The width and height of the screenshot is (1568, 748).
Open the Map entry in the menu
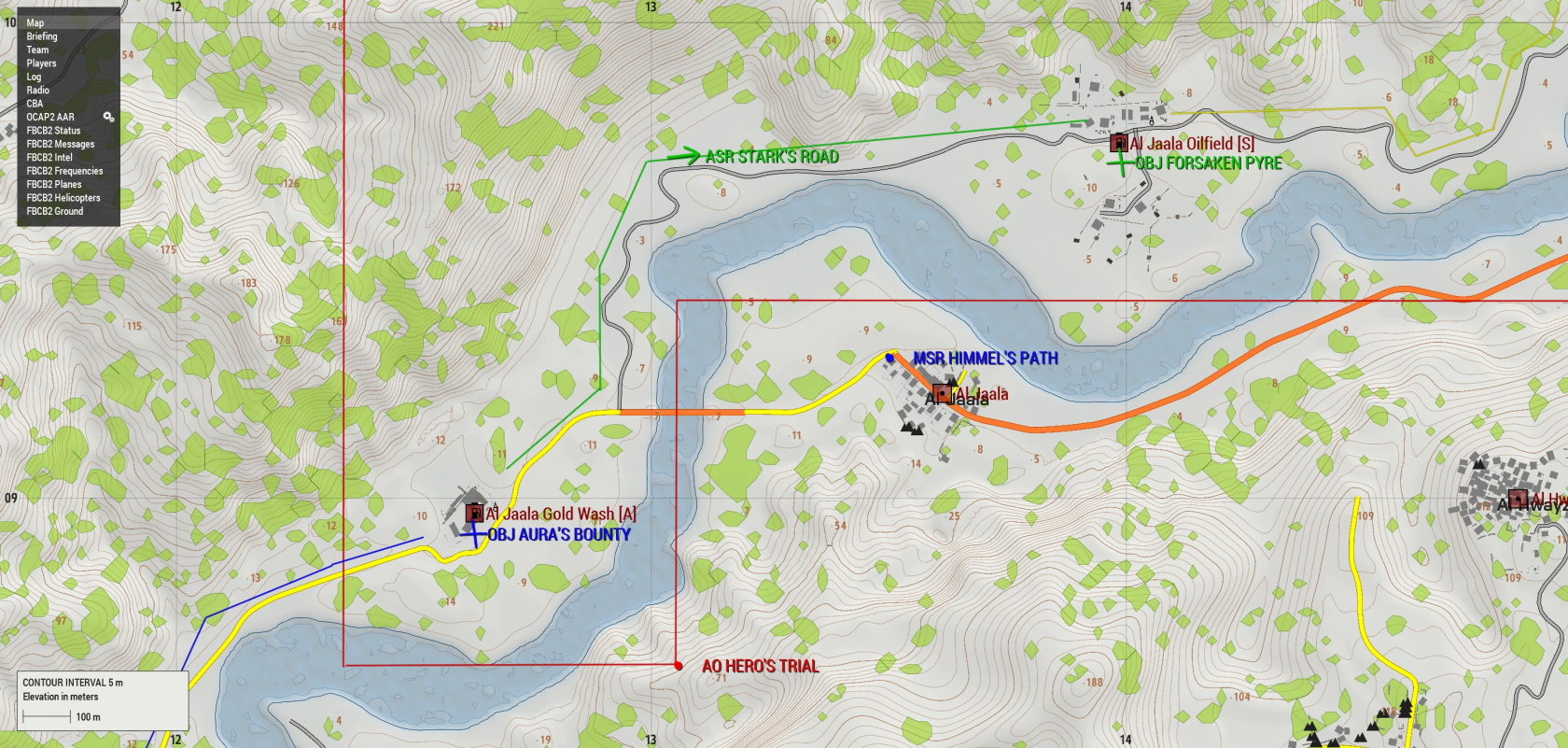[x=35, y=23]
